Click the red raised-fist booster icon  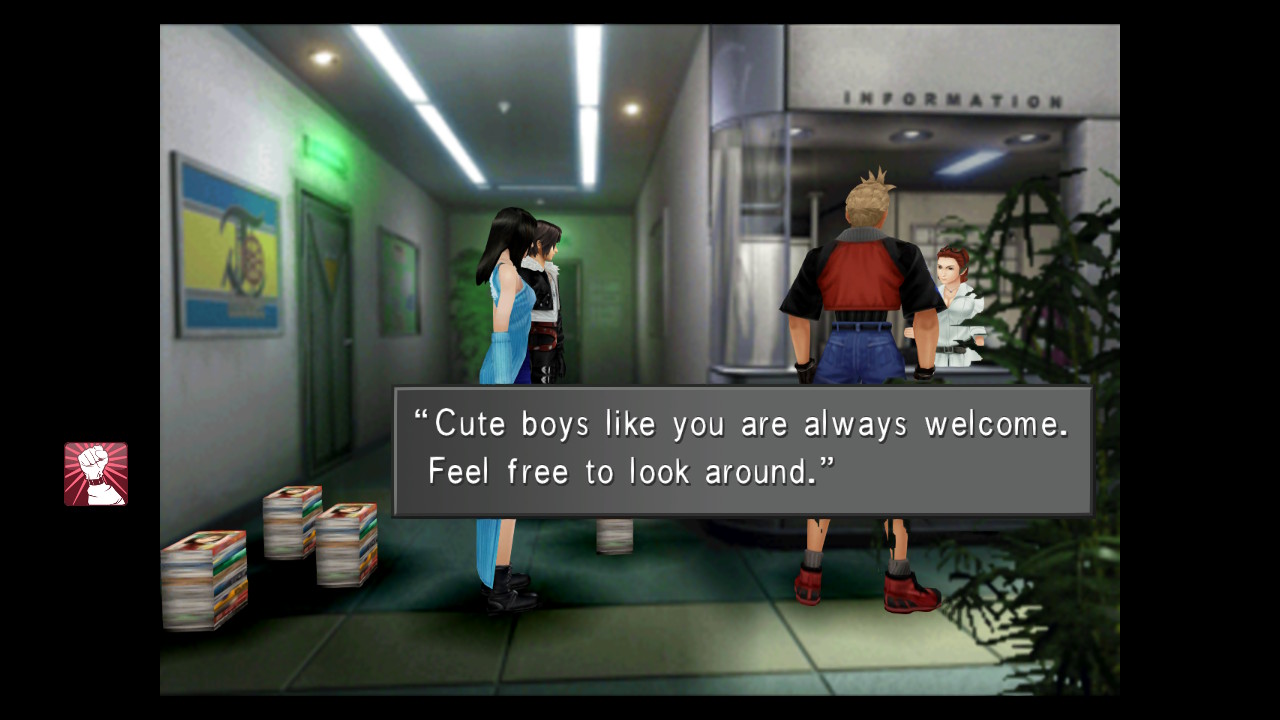tap(96, 474)
